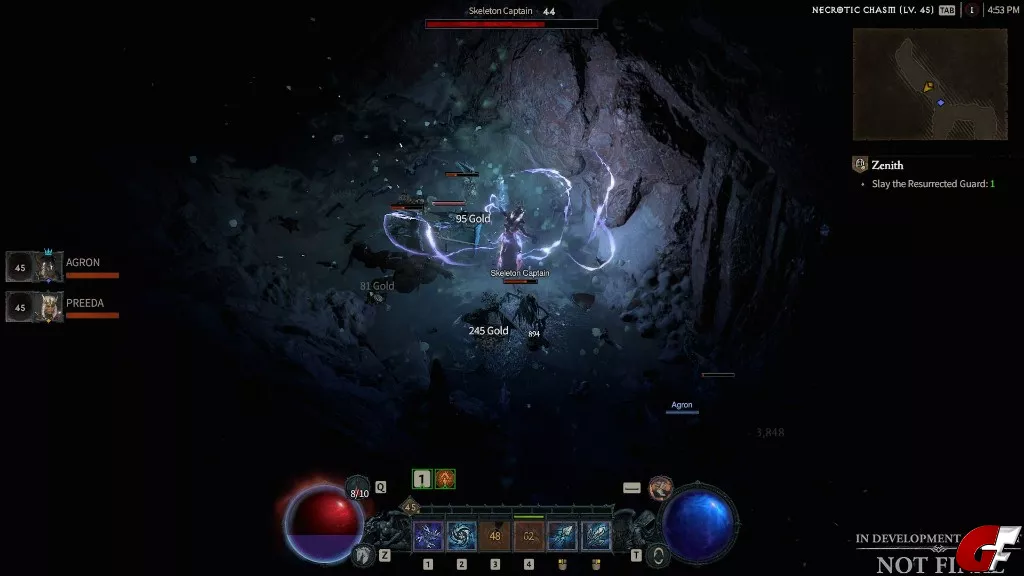Open the dungeon minimap
1024x576 pixels.
[x=929, y=84]
